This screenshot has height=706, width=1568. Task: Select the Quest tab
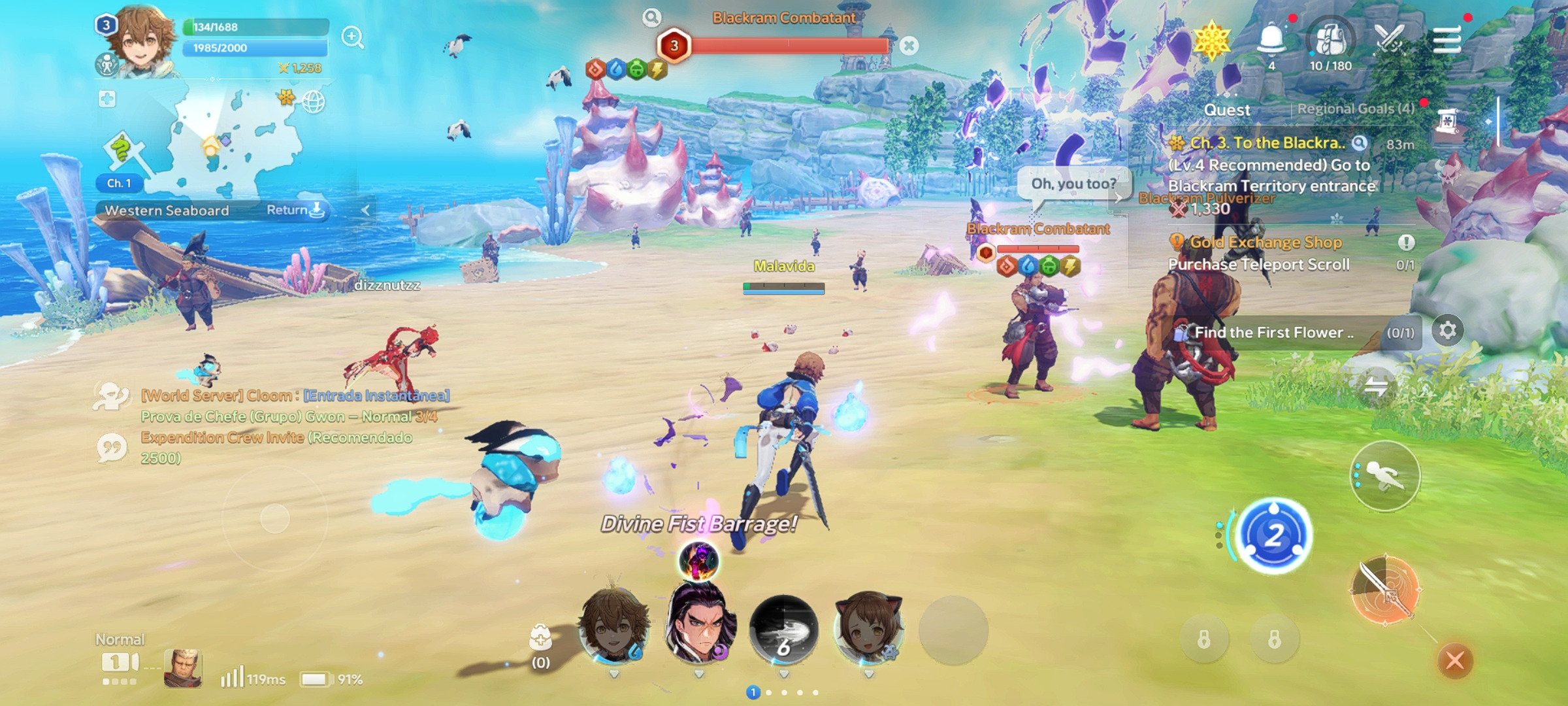(x=1226, y=110)
